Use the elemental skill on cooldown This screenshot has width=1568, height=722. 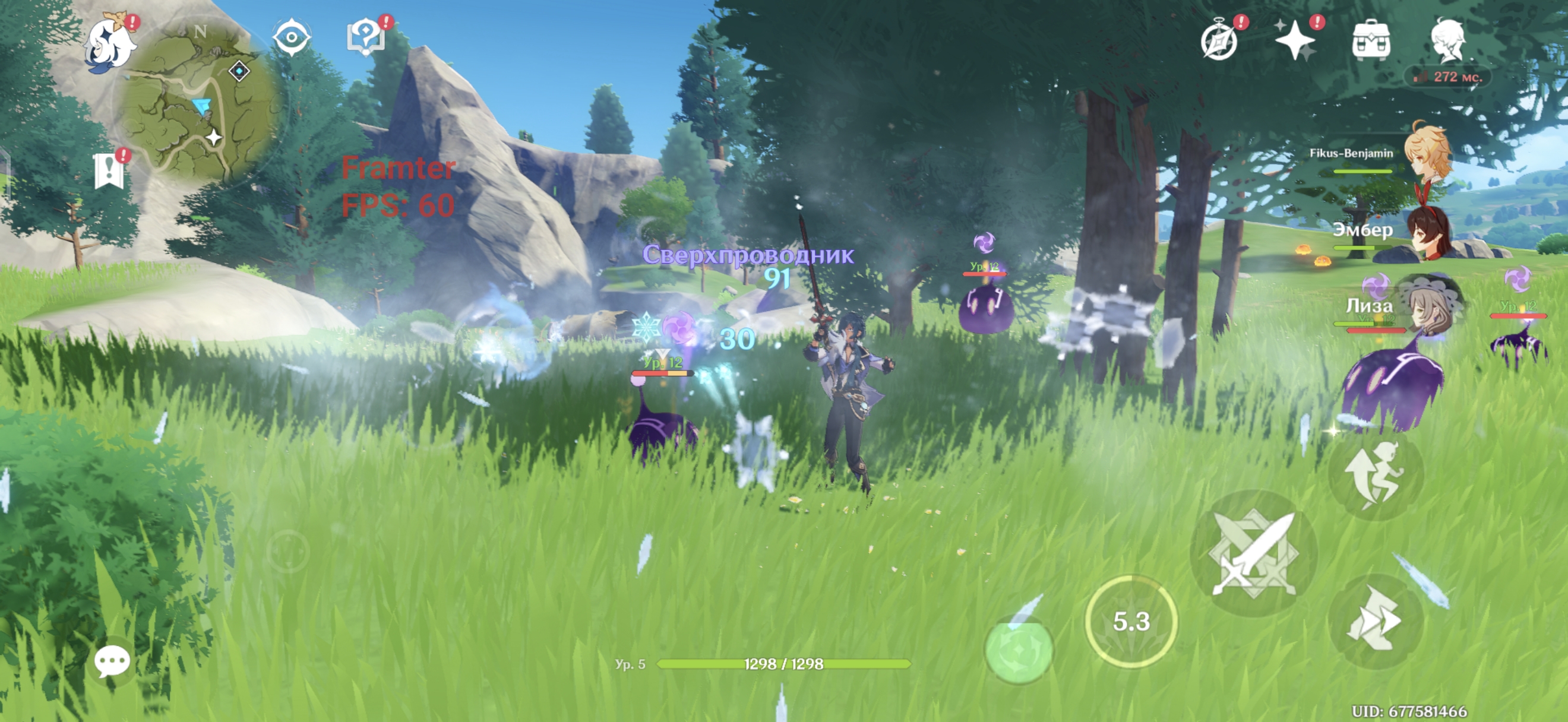click(x=1131, y=622)
